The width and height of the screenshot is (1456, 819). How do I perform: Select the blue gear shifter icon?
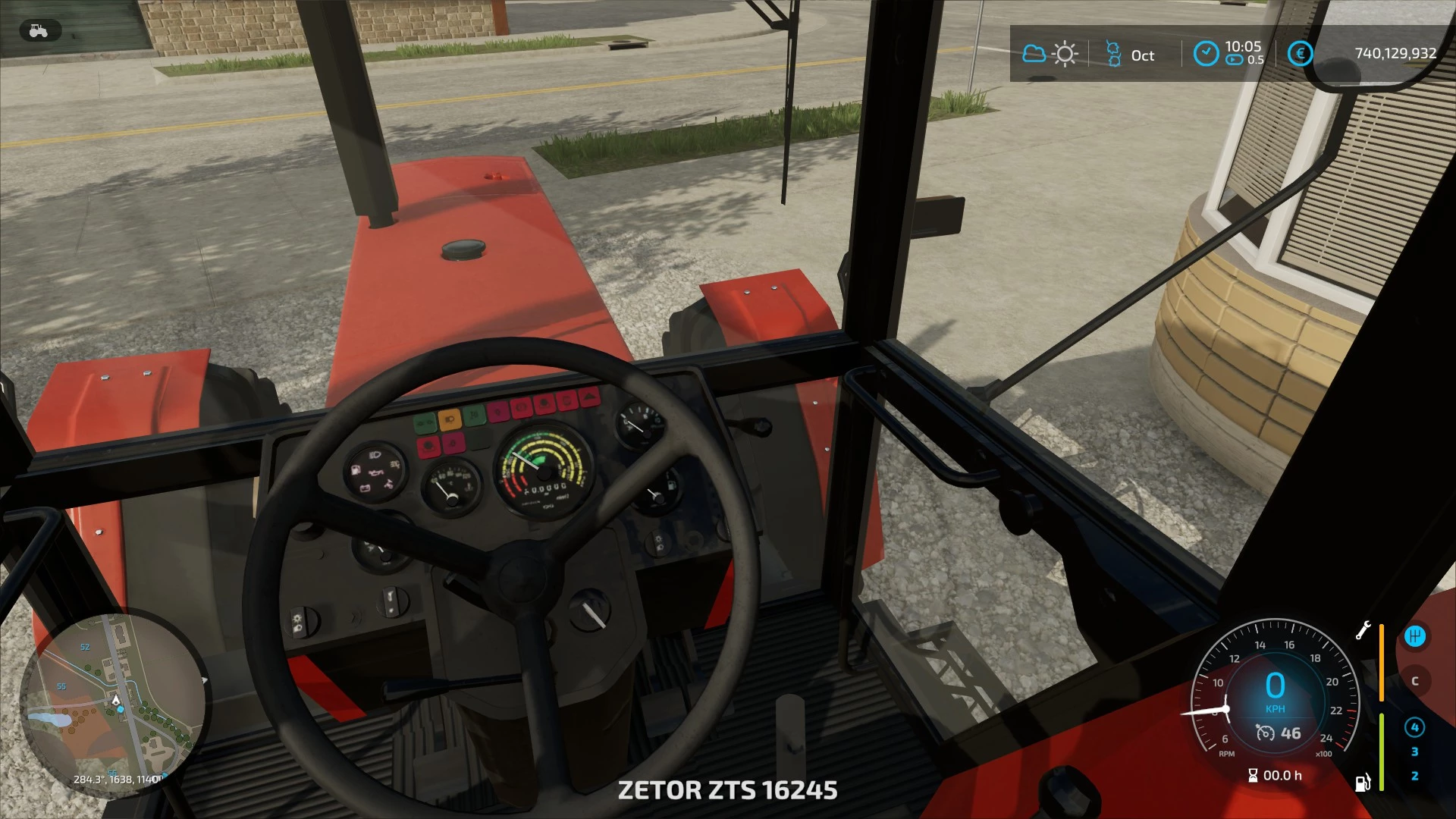coord(1414,636)
